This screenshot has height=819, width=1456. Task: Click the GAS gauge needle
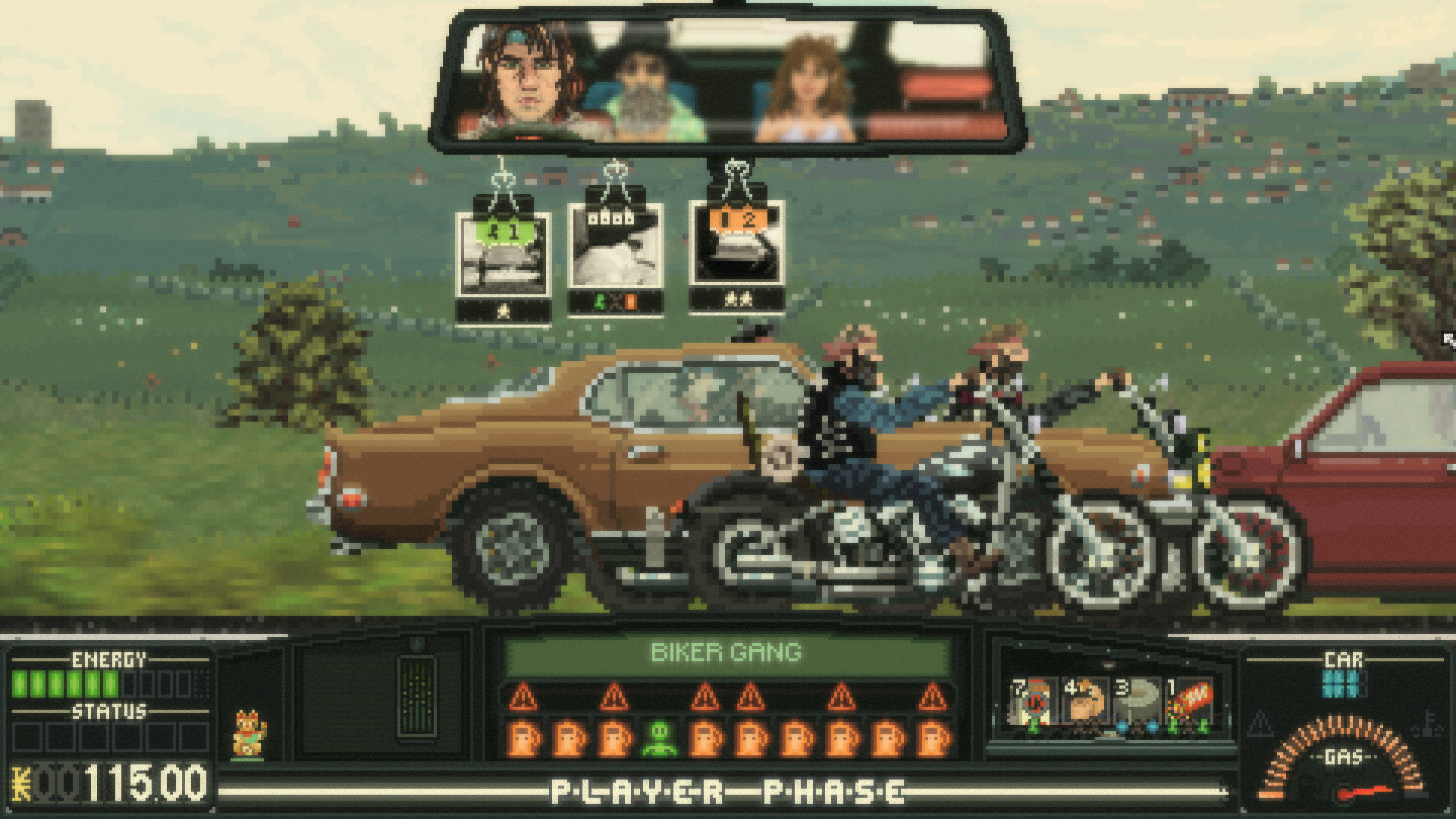pos(1365,792)
